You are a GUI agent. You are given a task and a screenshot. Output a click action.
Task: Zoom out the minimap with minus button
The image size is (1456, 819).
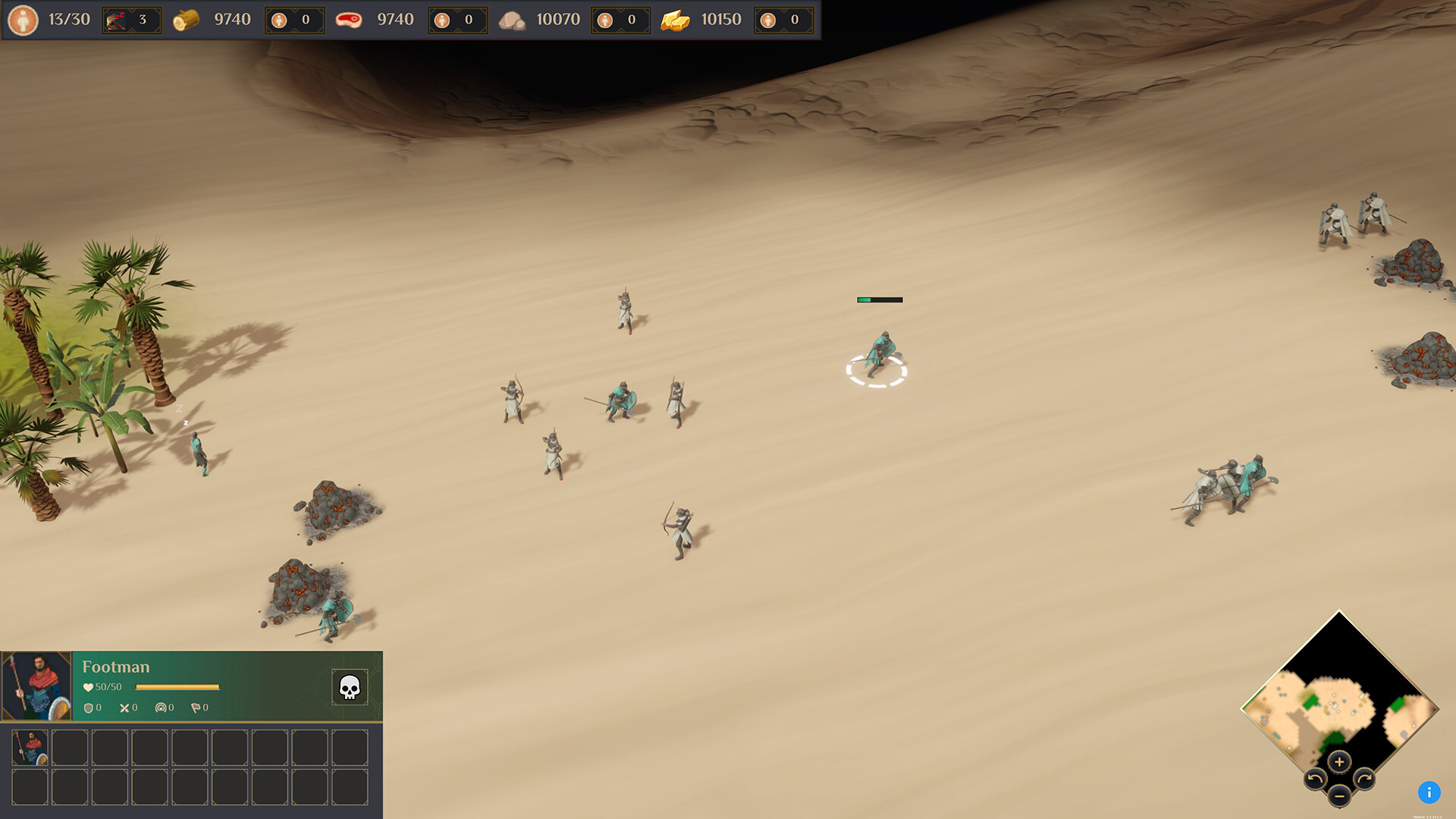click(x=1339, y=796)
